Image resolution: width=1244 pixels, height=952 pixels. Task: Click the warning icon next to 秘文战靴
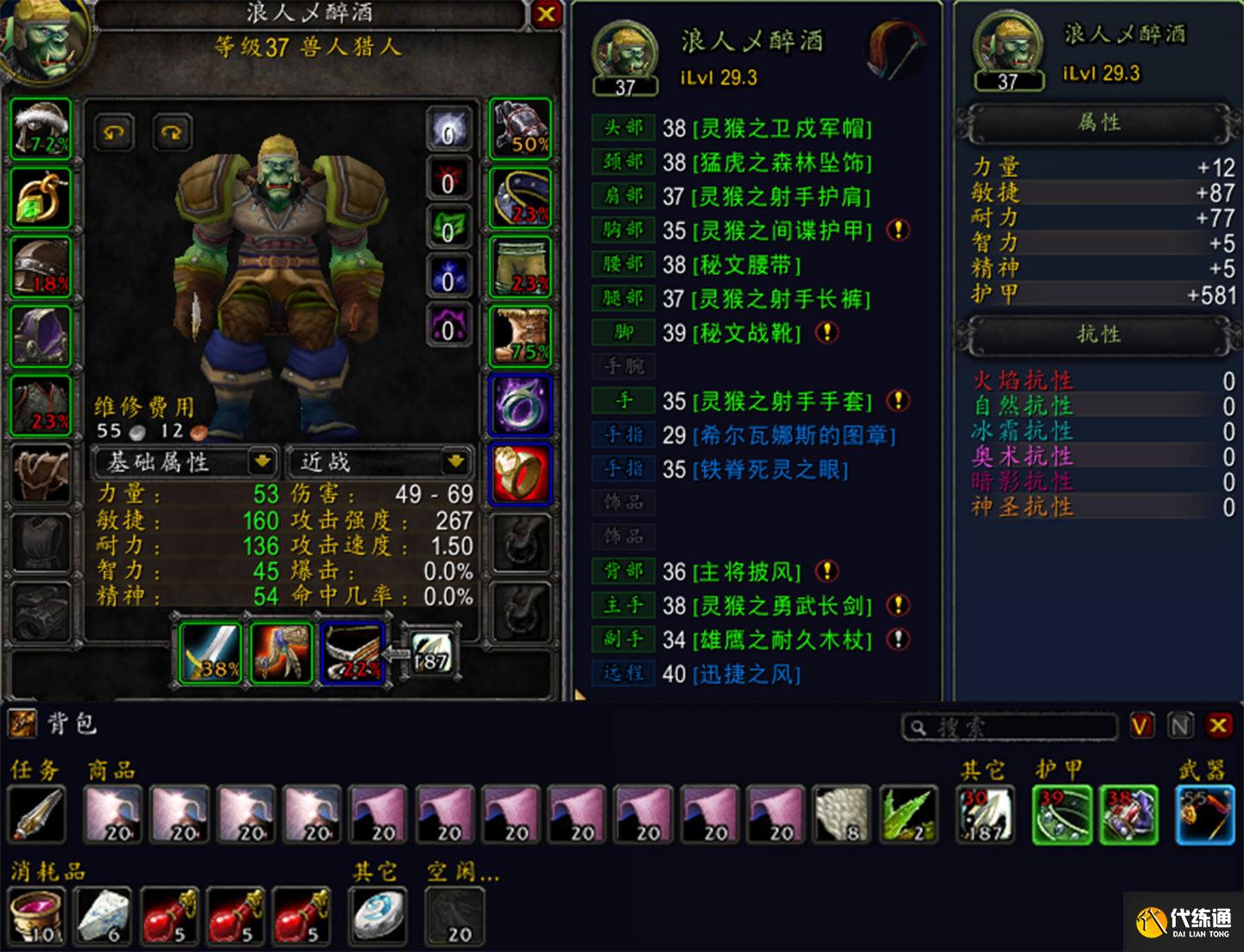[827, 332]
